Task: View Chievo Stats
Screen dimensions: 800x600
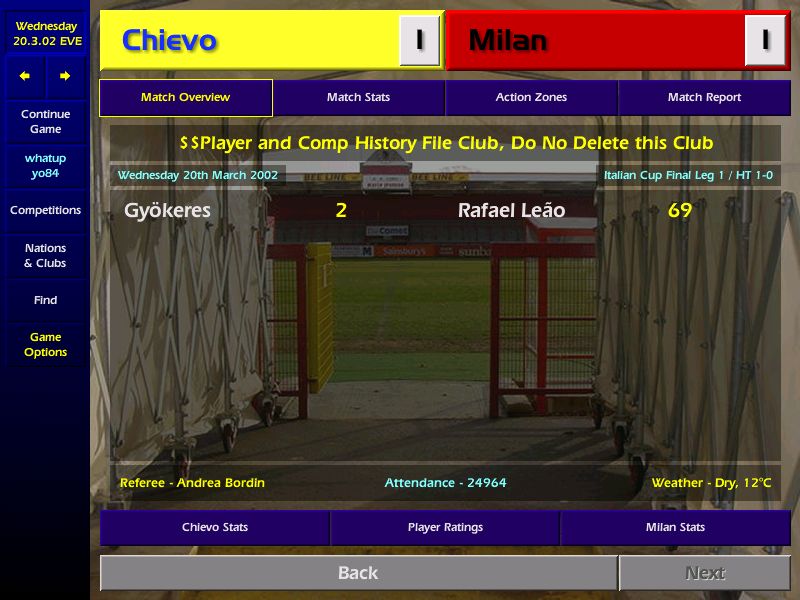Action: 215,527
